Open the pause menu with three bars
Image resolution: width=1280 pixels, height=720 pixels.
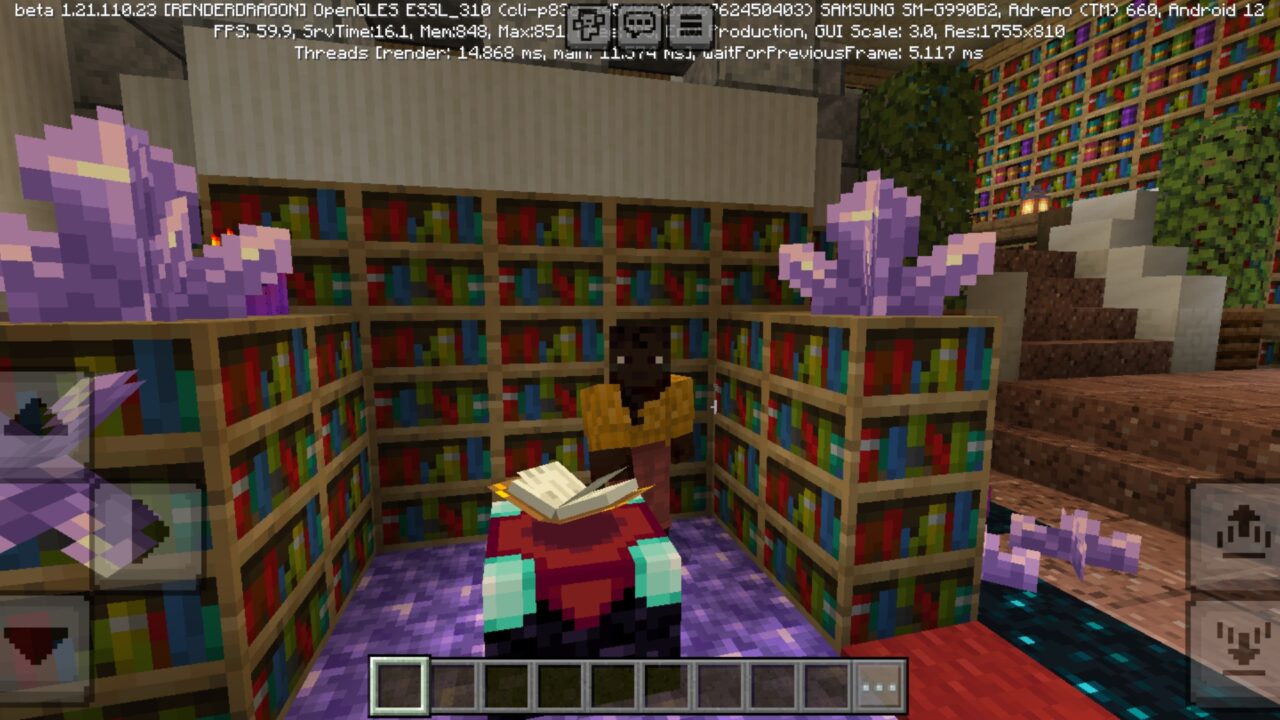pyautogui.click(x=689, y=25)
